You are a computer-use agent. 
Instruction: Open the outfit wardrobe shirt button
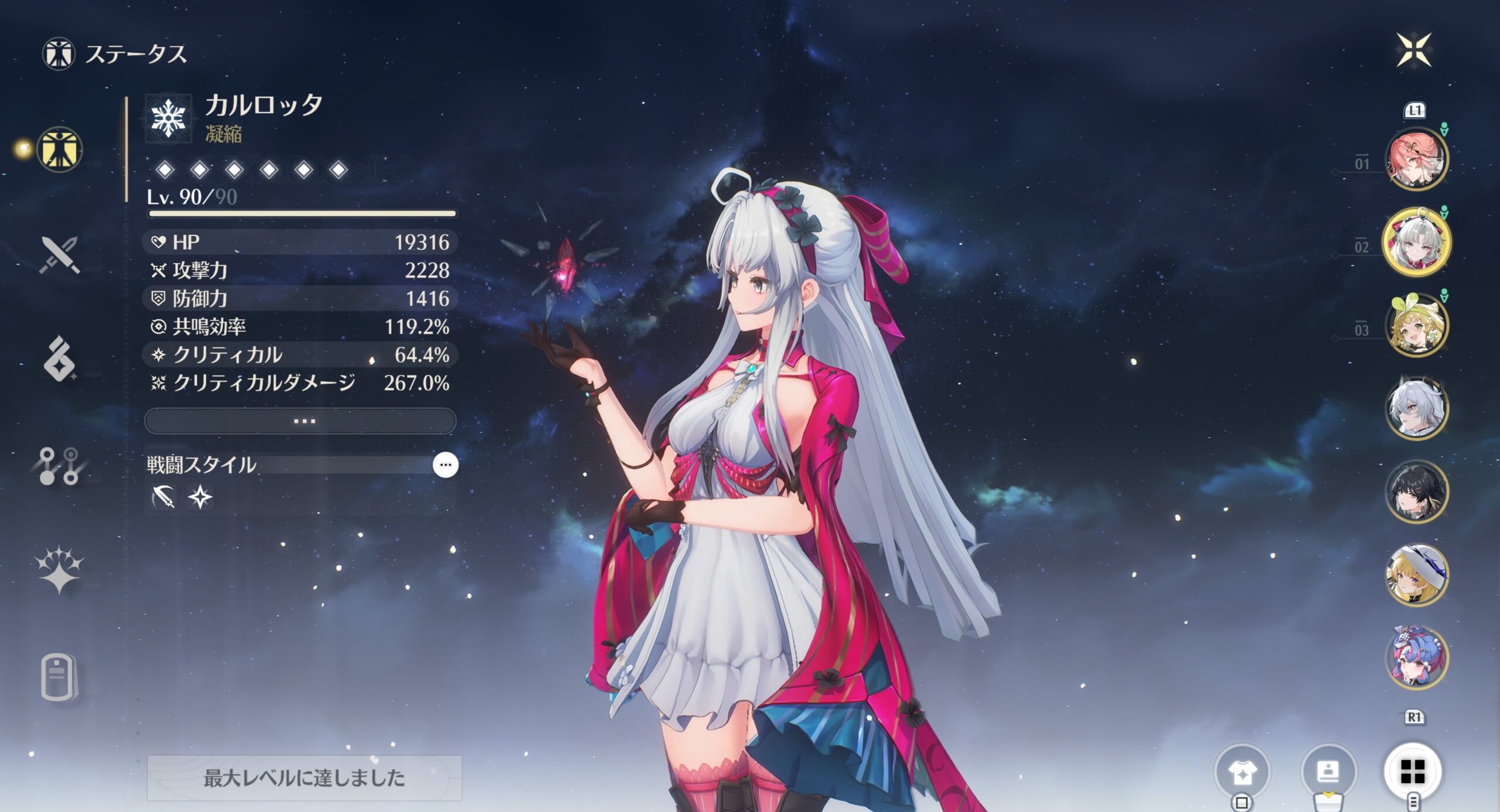click(x=1242, y=772)
